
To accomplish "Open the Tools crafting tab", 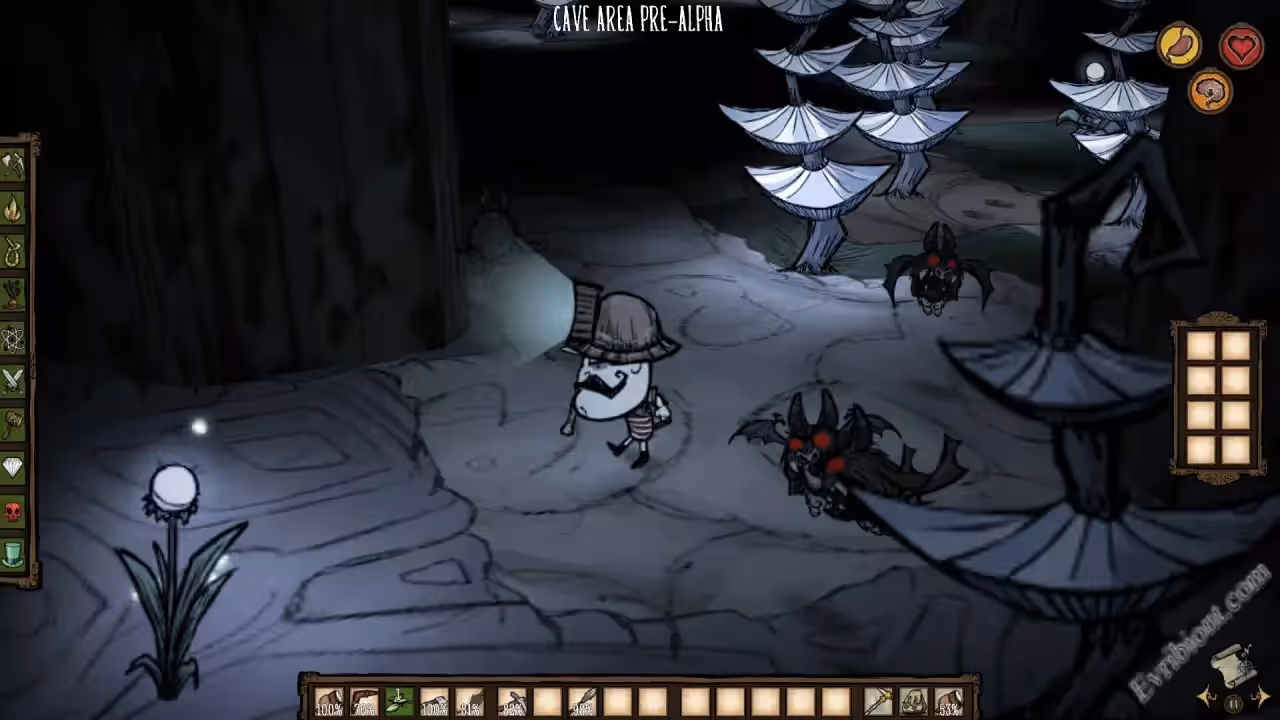I will point(13,165).
